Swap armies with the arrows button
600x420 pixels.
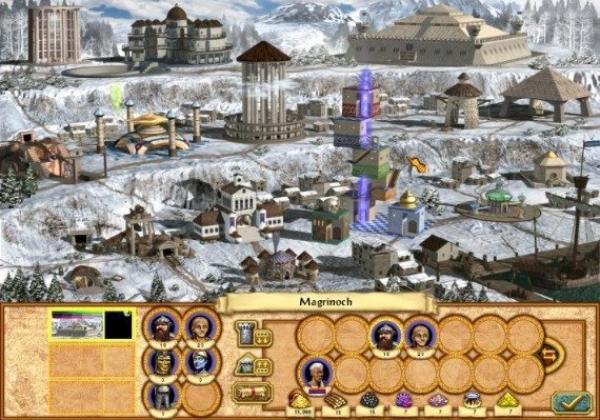click(549, 354)
